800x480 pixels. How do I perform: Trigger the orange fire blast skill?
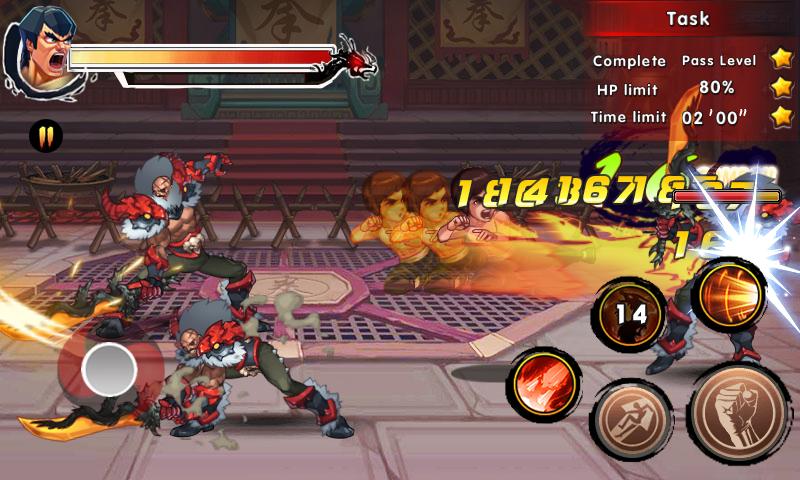(x=730, y=292)
